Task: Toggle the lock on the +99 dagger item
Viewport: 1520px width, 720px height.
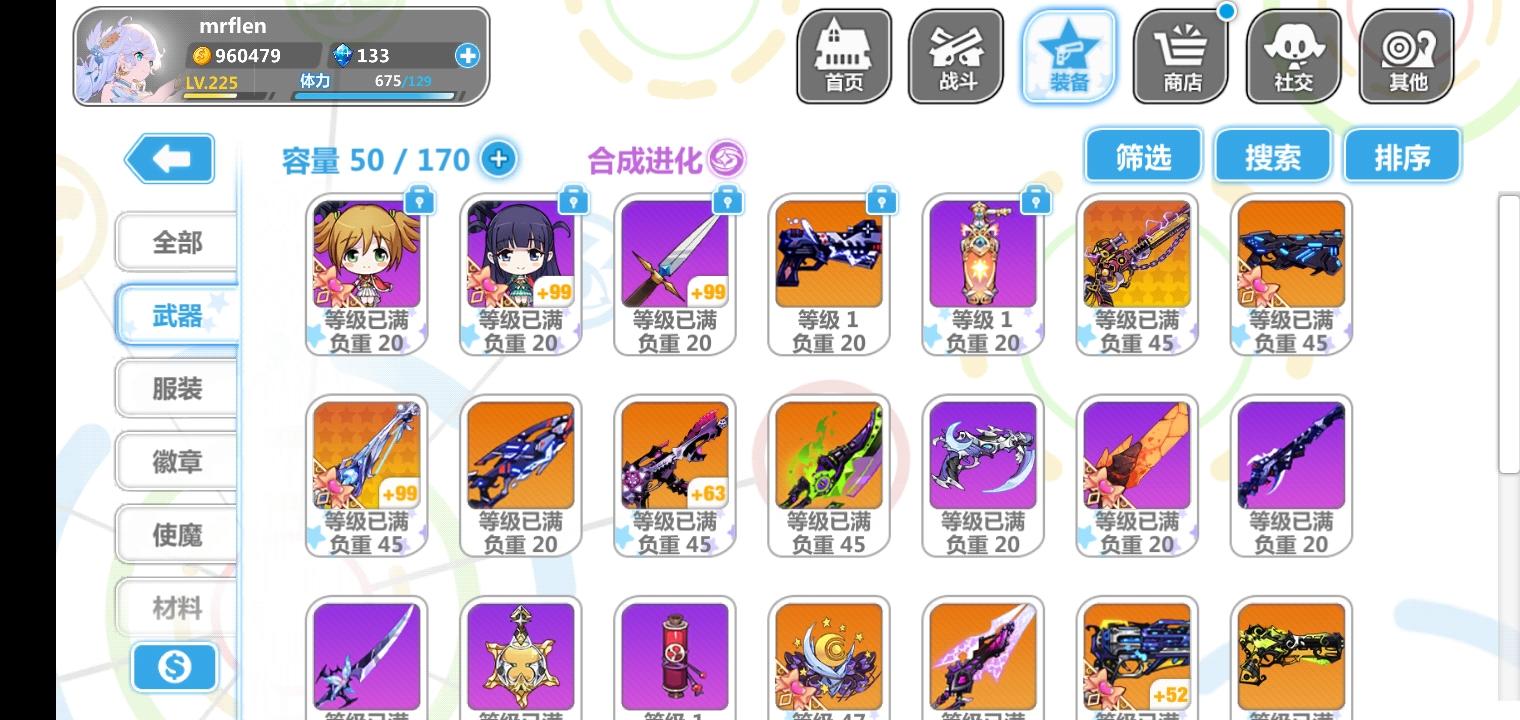Action: (x=727, y=200)
